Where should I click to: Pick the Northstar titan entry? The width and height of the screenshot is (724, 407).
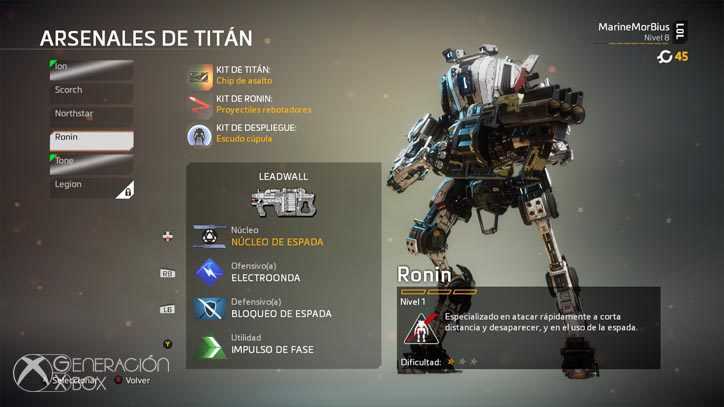[92, 115]
